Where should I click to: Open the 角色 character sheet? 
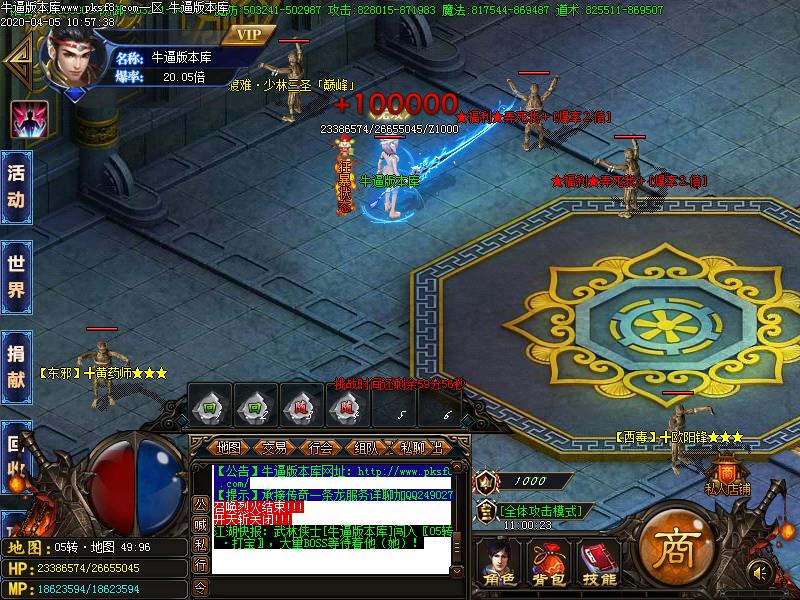pos(497,565)
